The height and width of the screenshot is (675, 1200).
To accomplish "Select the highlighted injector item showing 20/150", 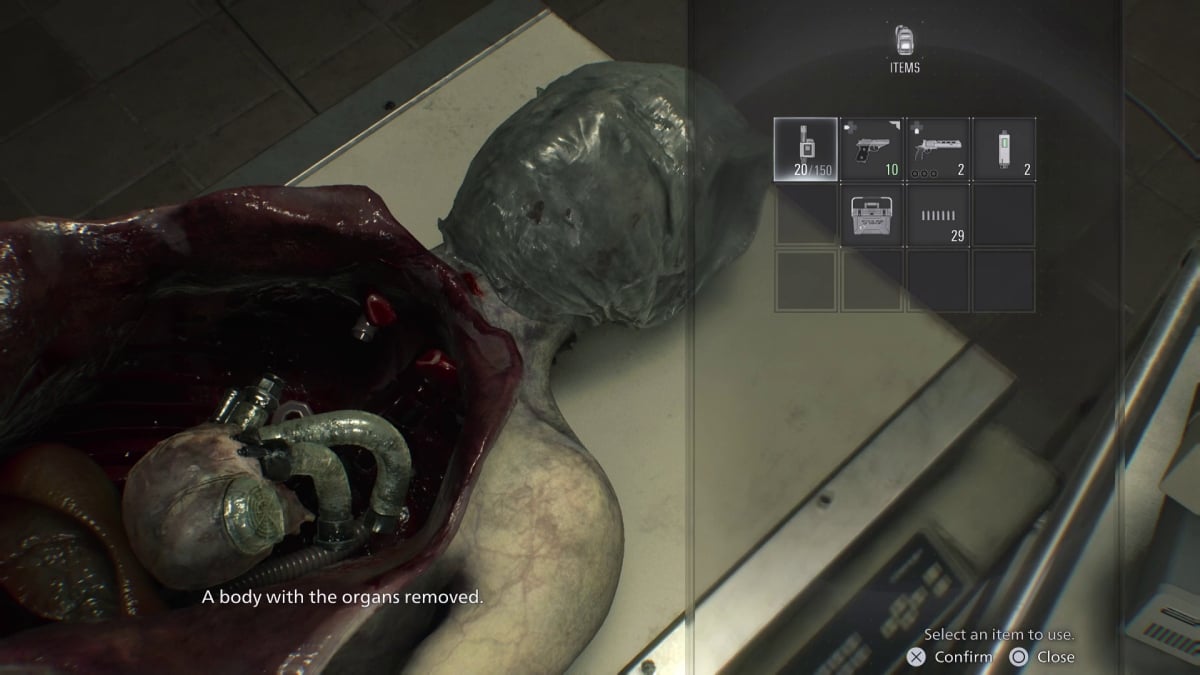I will click(806, 149).
